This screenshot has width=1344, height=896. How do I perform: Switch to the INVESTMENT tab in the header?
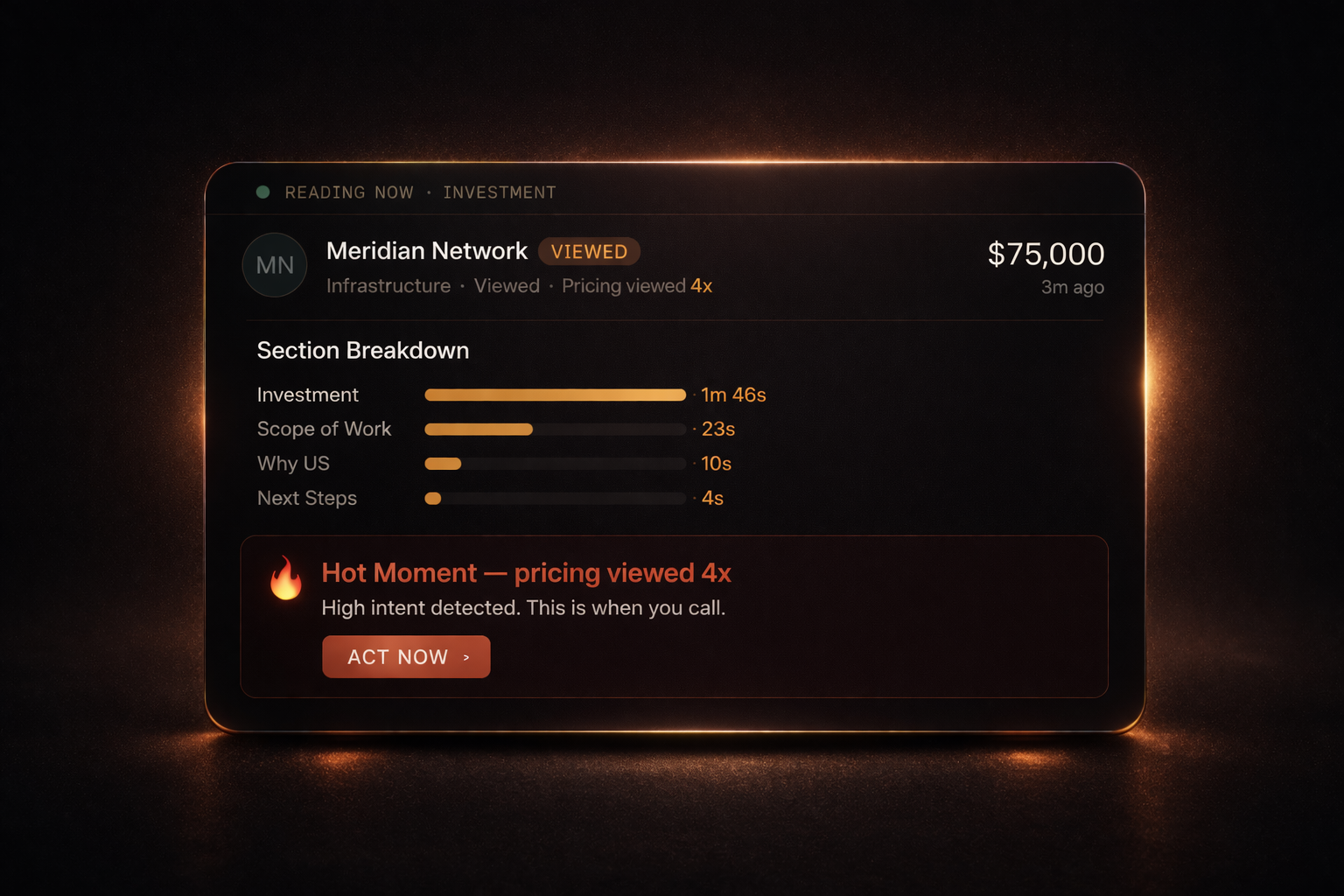500,192
